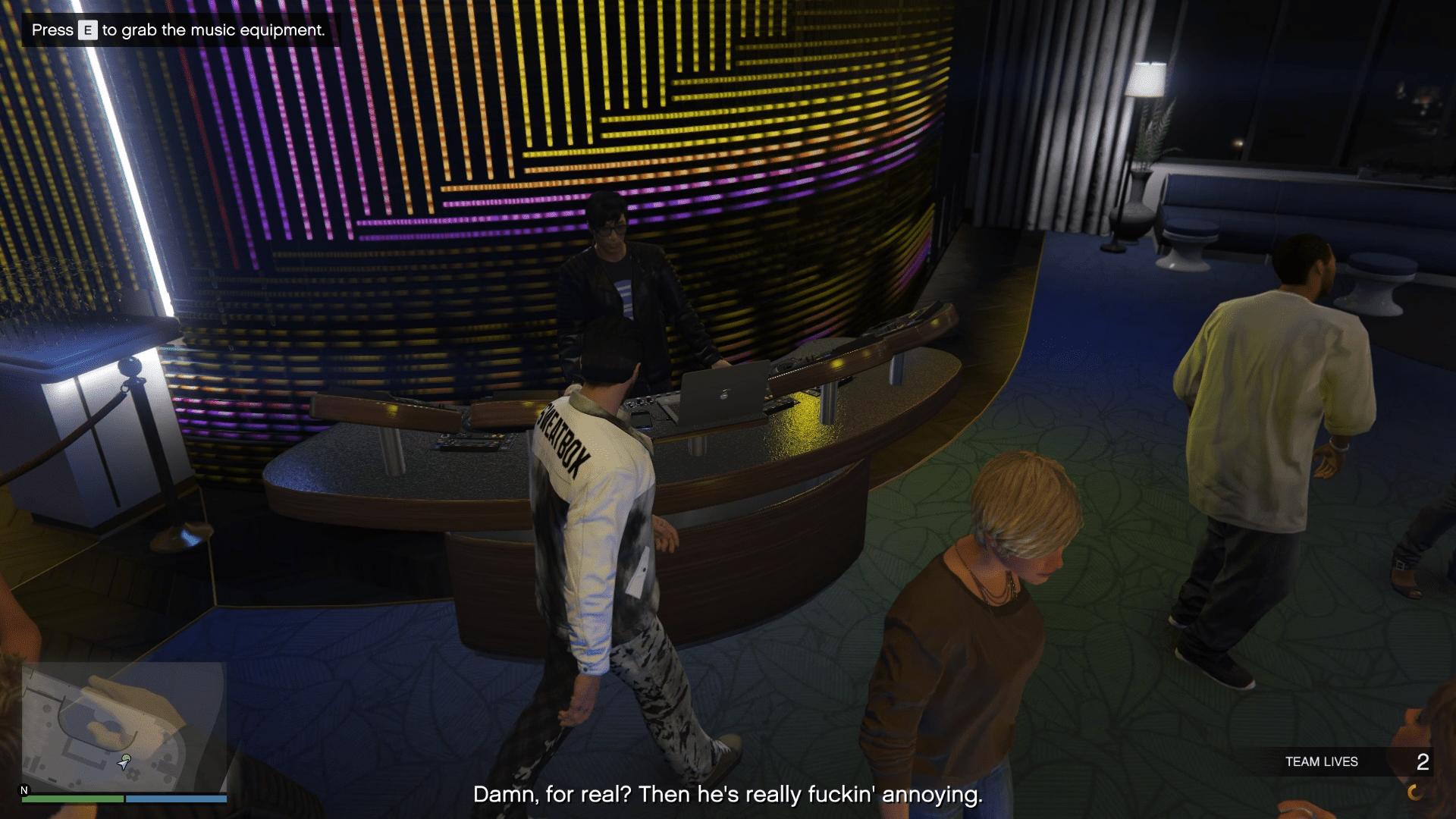The image size is (1456, 819).
Task: Click the N compass icon on the minimap
Action: pyautogui.click(x=24, y=790)
